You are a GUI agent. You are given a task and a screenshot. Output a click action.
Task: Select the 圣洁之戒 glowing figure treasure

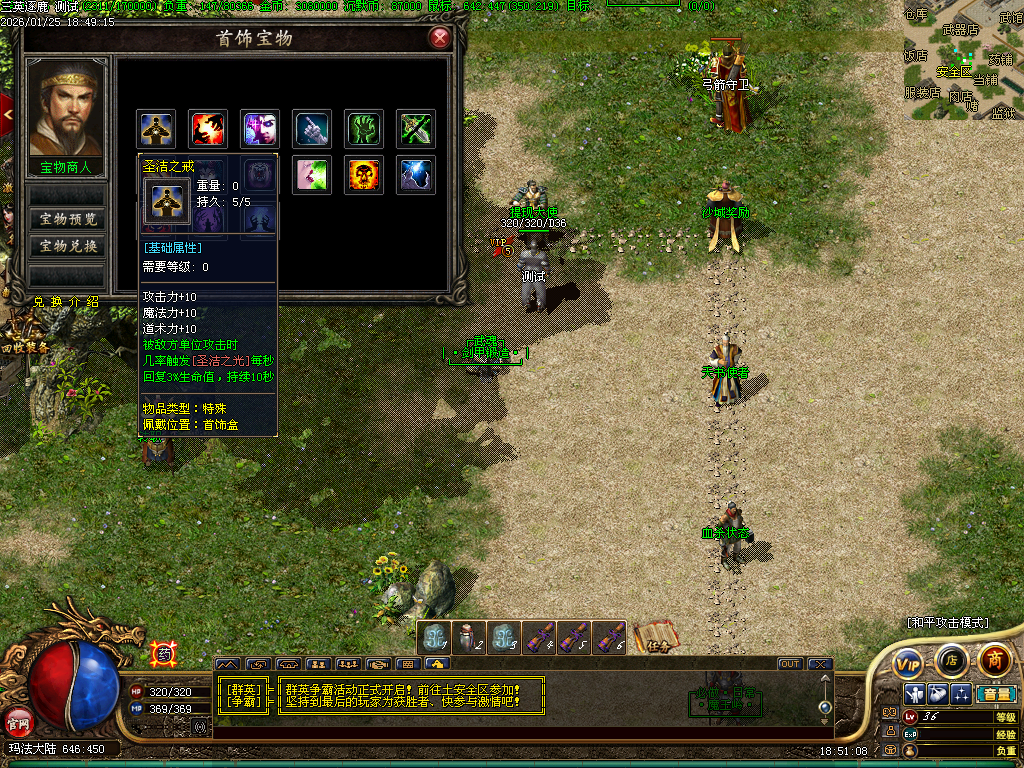coord(156,128)
